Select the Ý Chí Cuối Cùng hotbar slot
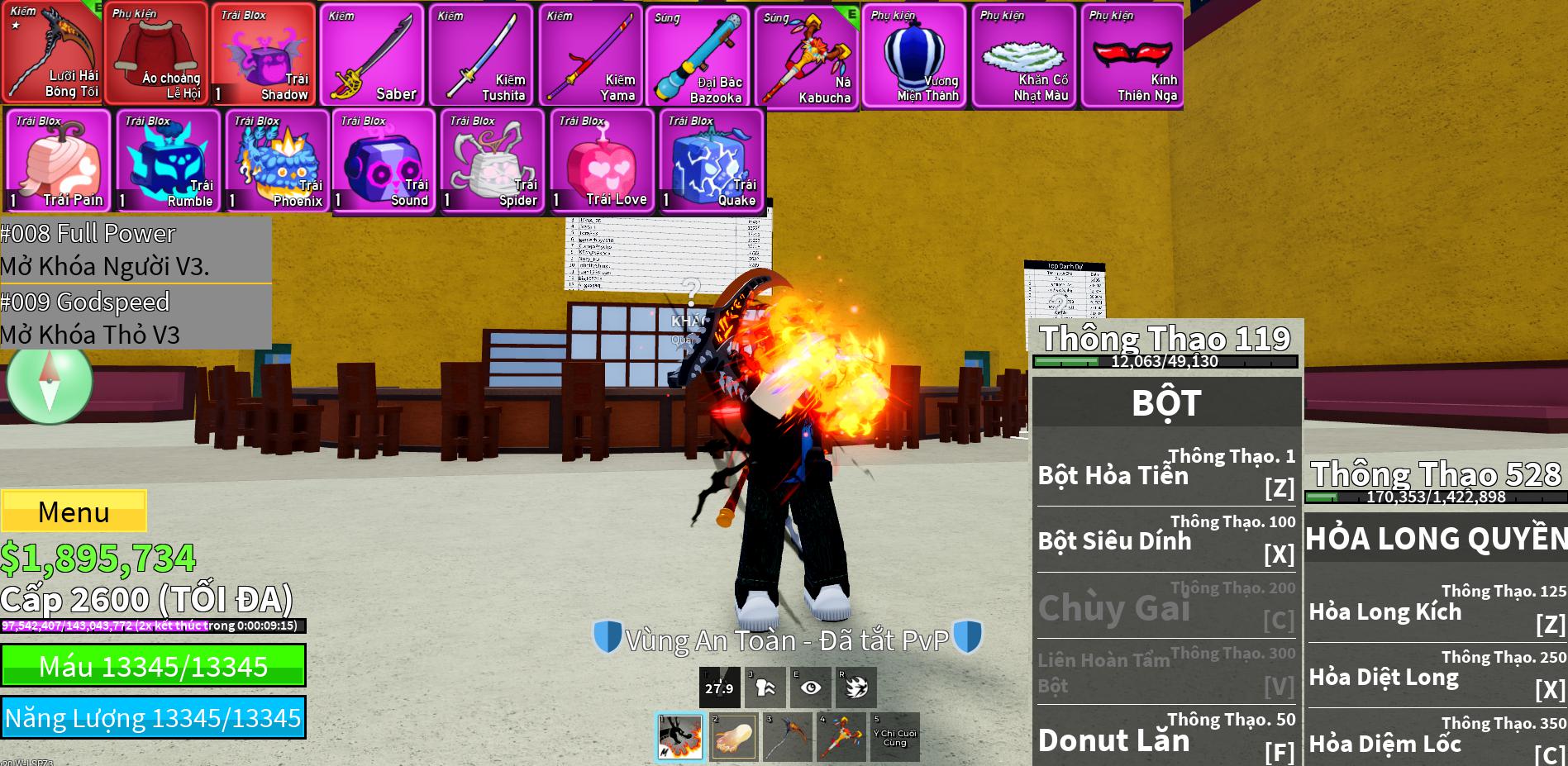Viewport: 1568px width, 766px height. point(894,736)
